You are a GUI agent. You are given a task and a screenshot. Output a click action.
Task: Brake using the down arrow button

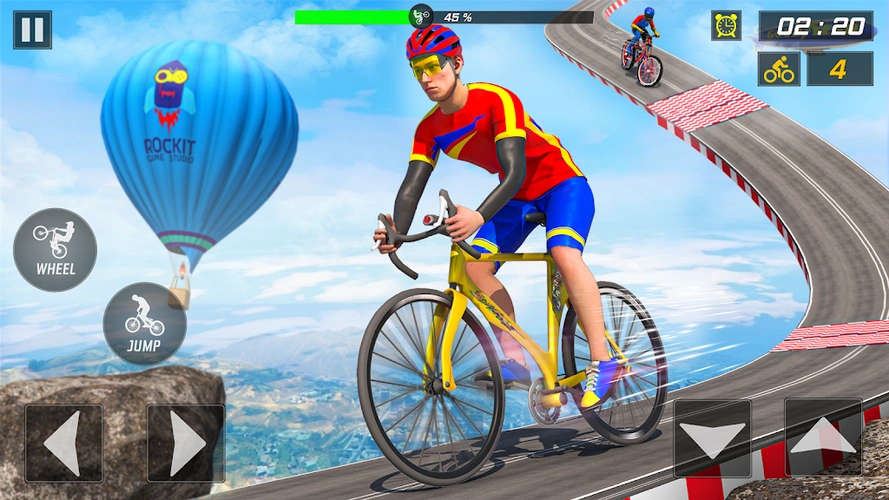712,438
